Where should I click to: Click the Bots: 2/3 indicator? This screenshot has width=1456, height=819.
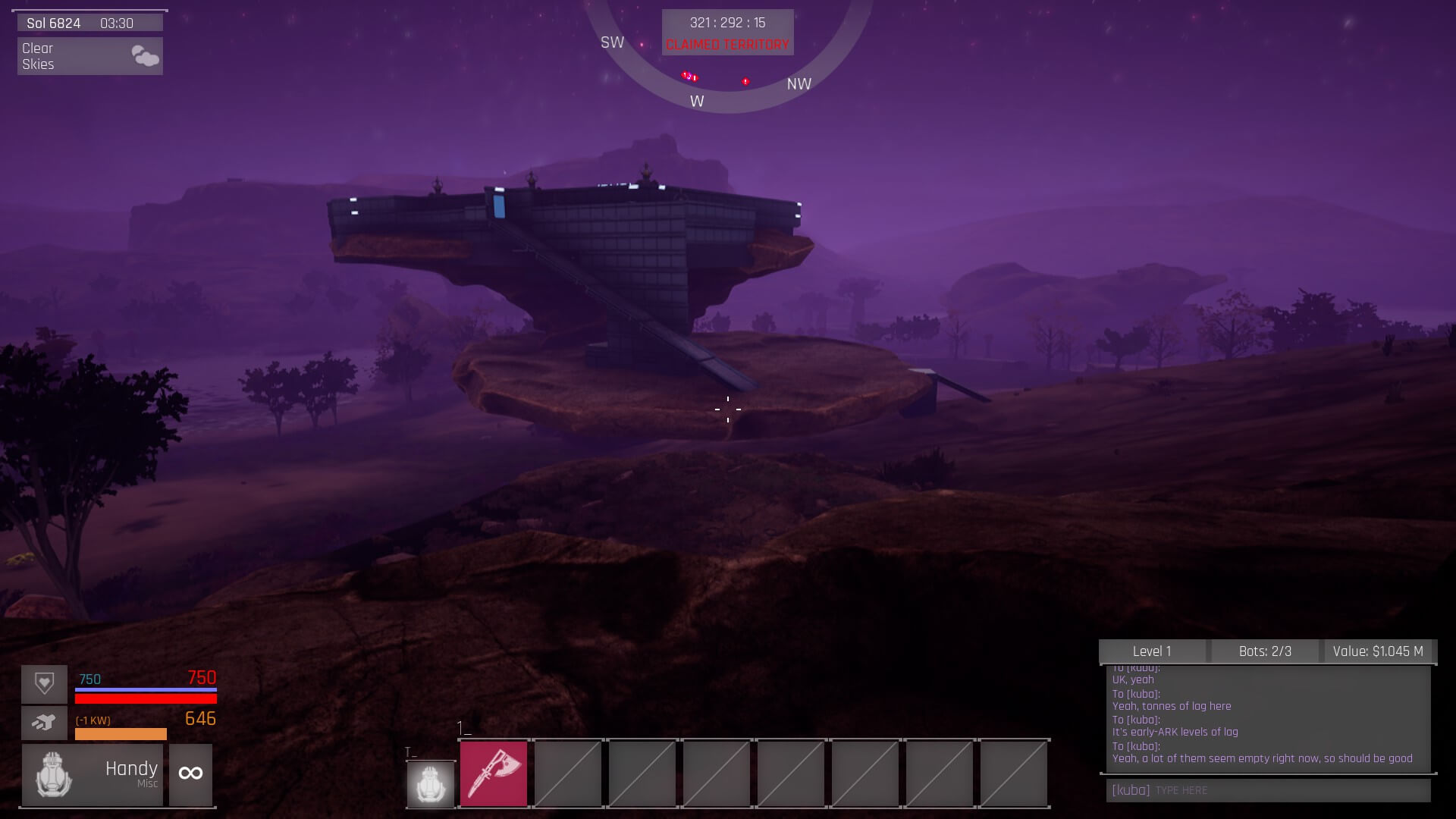point(1265,651)
